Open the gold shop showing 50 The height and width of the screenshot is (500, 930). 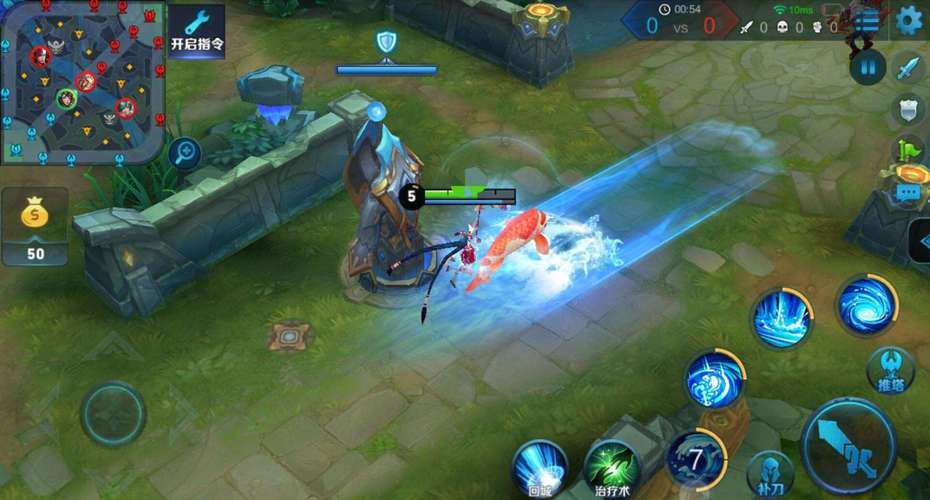[x=35, y=227]
